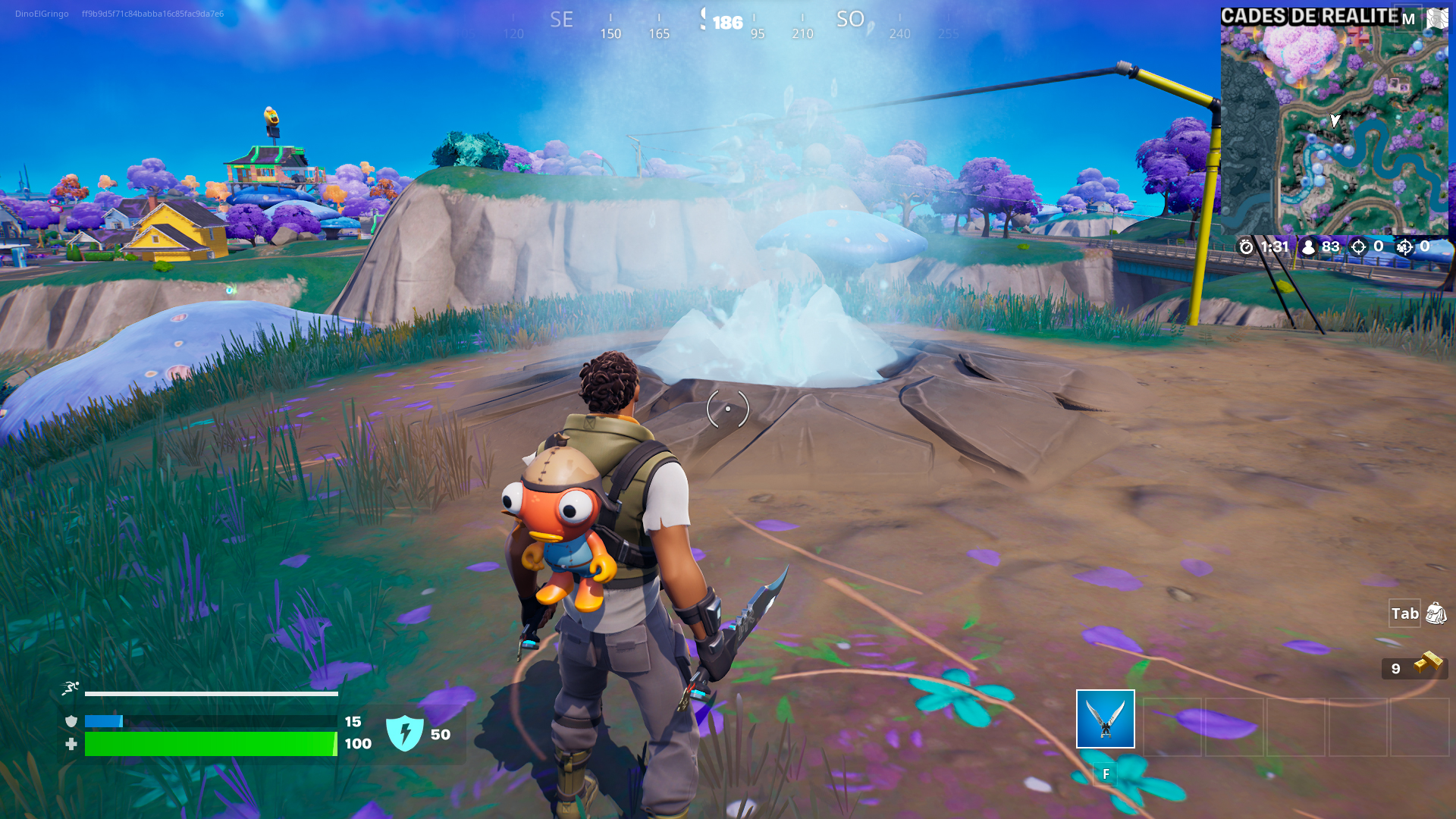Click the health plus icon beside green bar
Viewport: 1456px width, 819px height.
(x=71, y=744)
